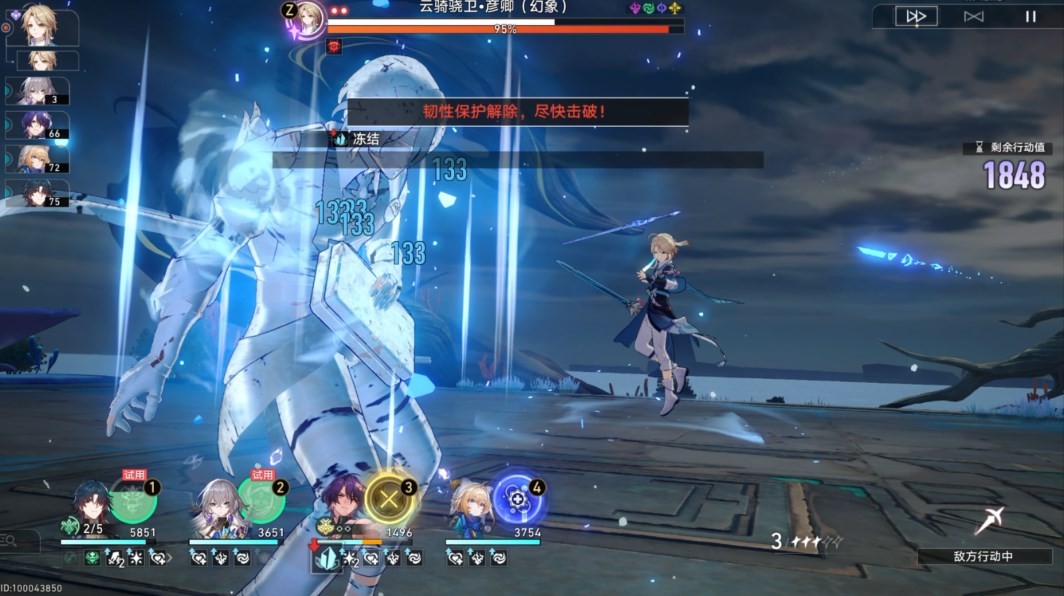
Task: Trigger the yellow X ultimate, number 3
Action: point(390,498)
